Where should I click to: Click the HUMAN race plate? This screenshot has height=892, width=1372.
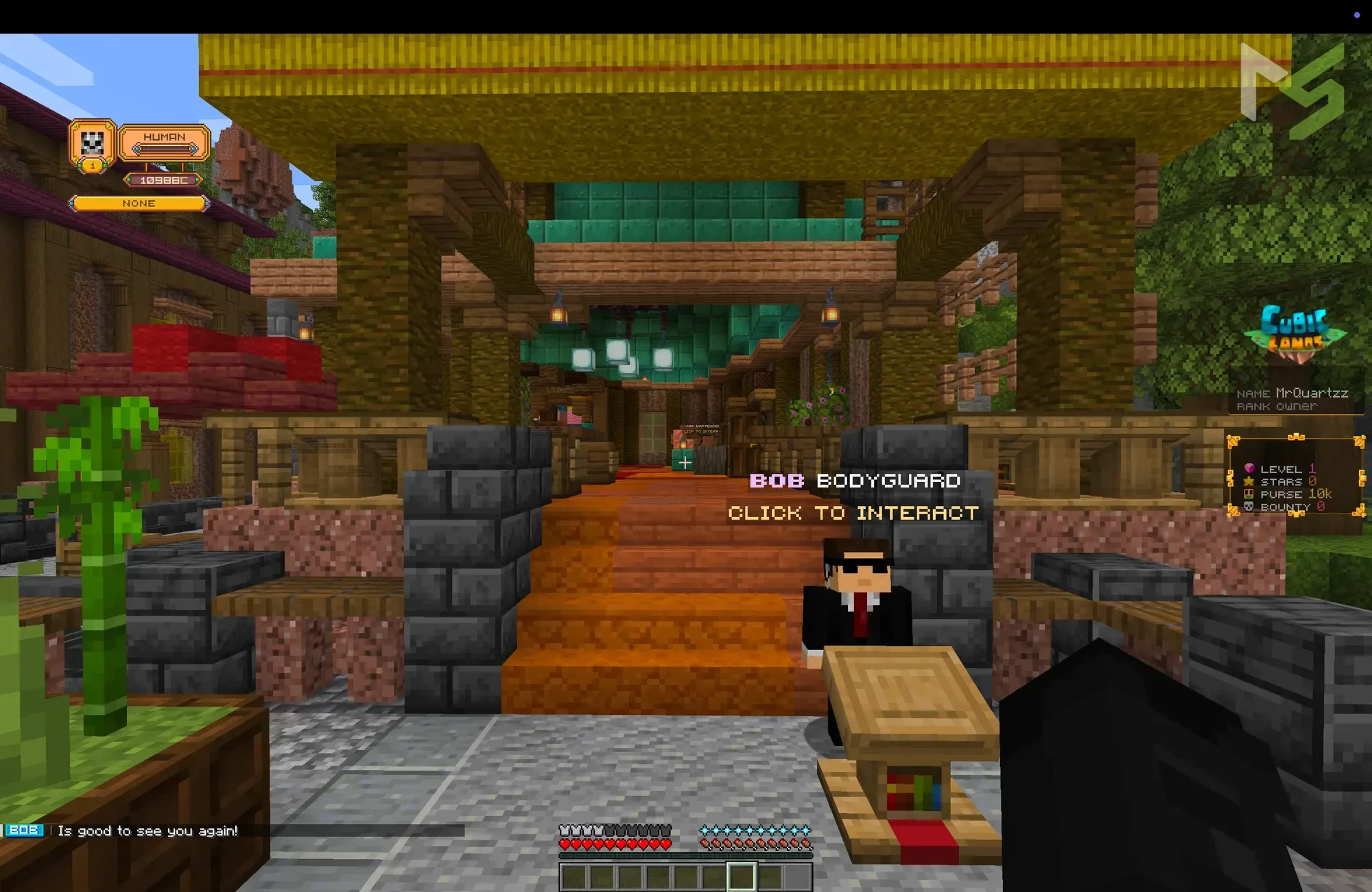(165, 137)
